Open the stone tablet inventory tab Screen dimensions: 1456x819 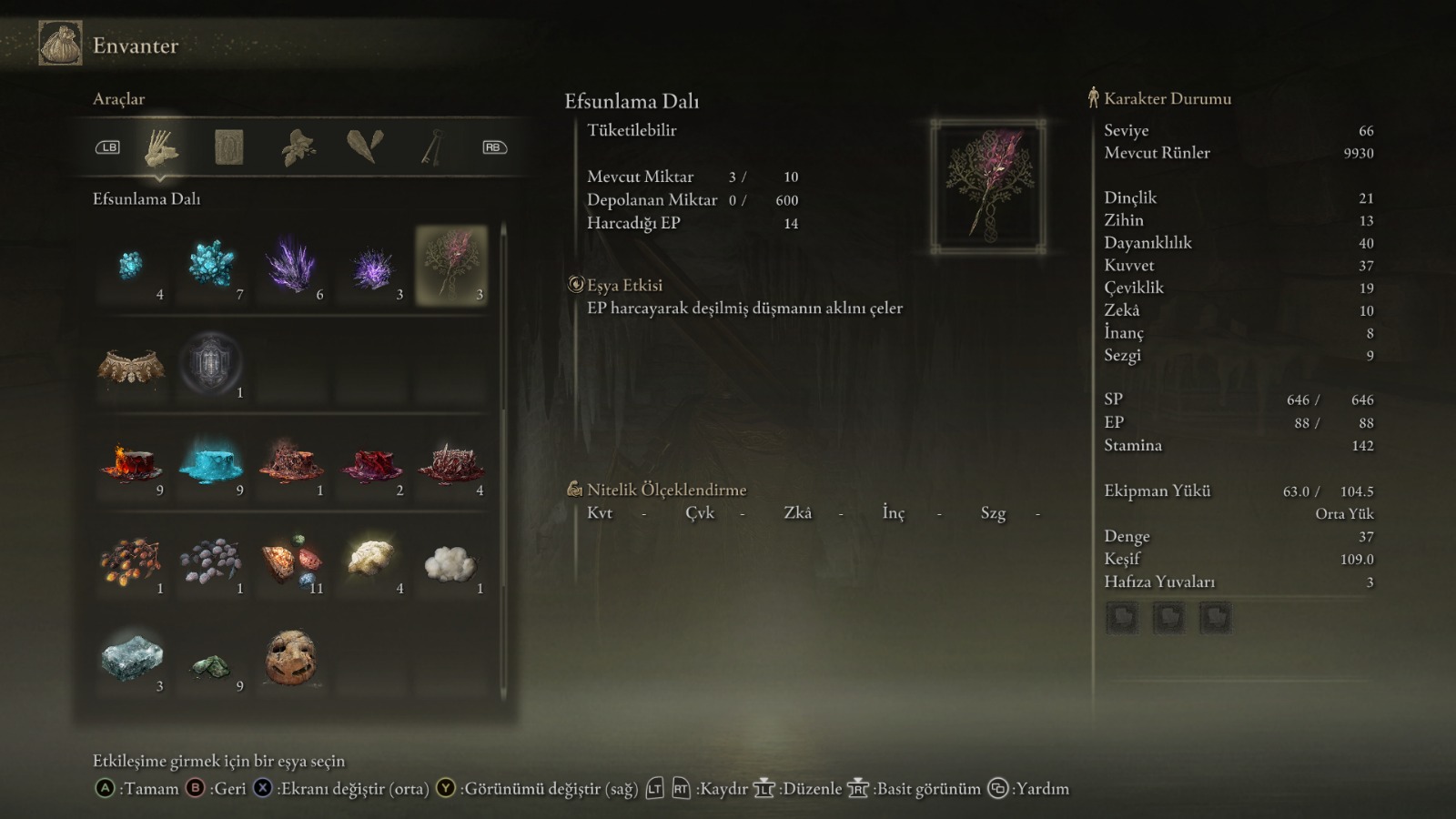(x=228, y=147)
